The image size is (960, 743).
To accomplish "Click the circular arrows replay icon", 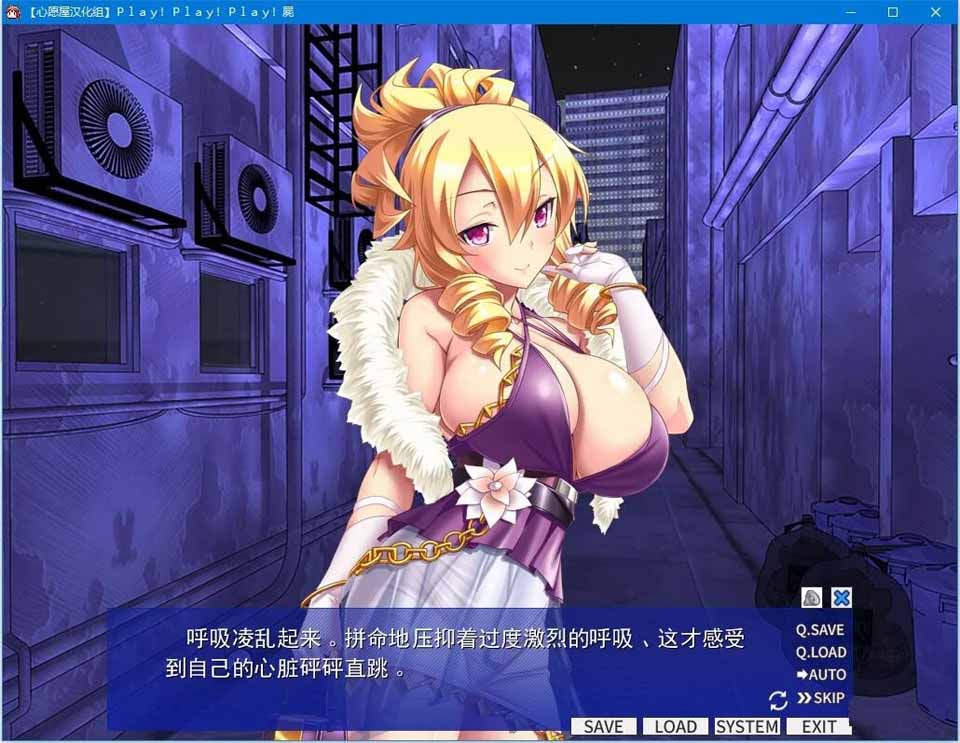I will point(778,700).
